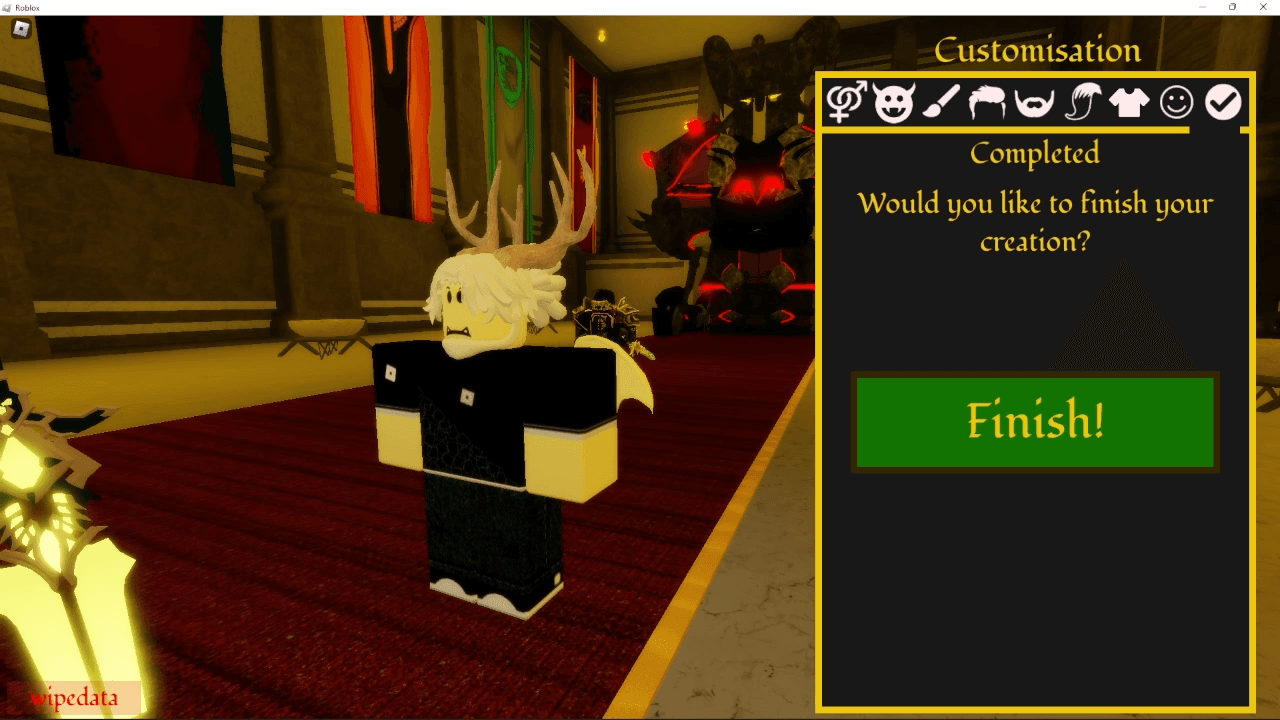This screenshot has width=1280, height=720.
Task: Select the gender customization icon
Action: (x=845, y=103)
